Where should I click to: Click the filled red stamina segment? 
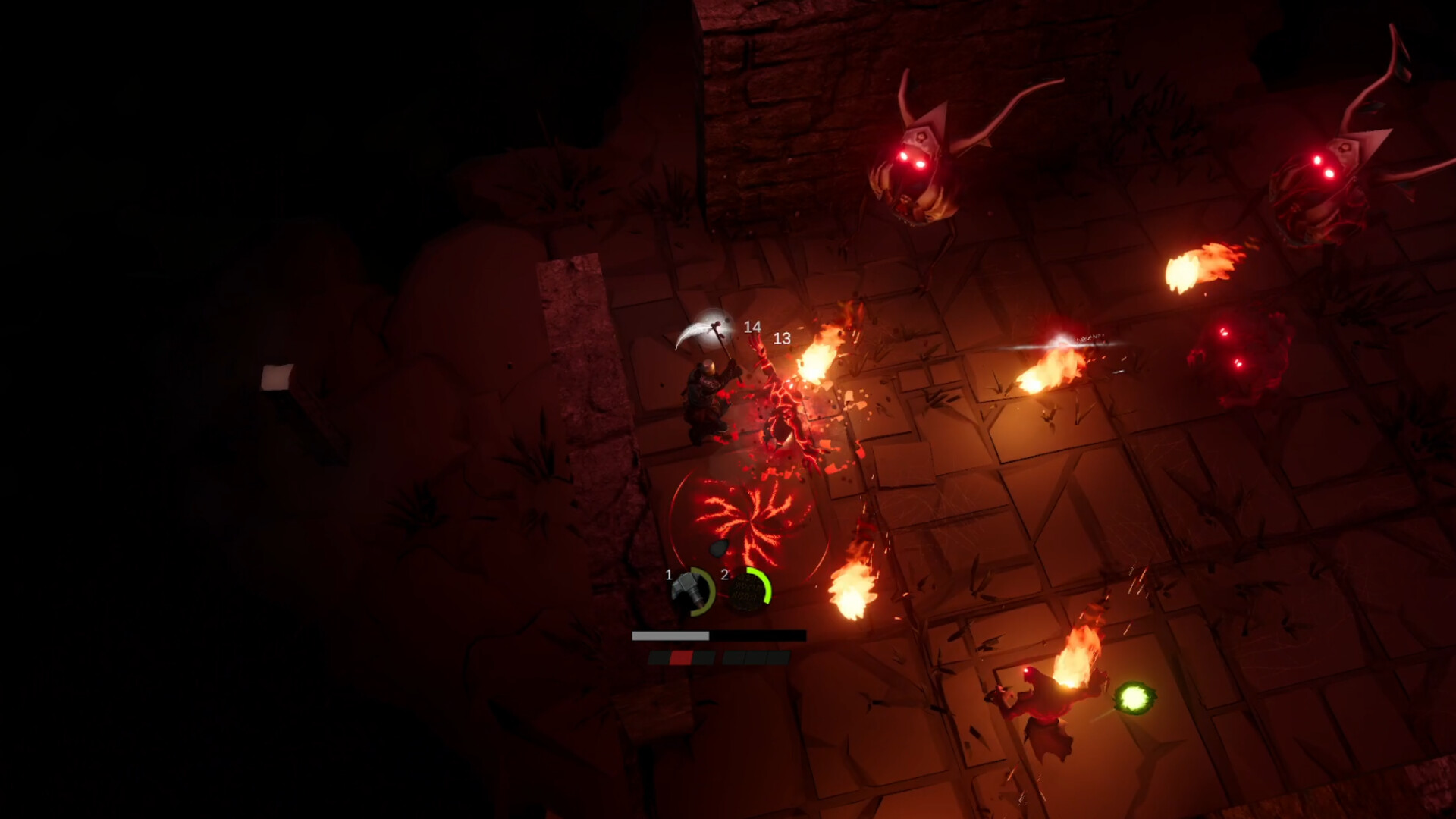(682, 657)
